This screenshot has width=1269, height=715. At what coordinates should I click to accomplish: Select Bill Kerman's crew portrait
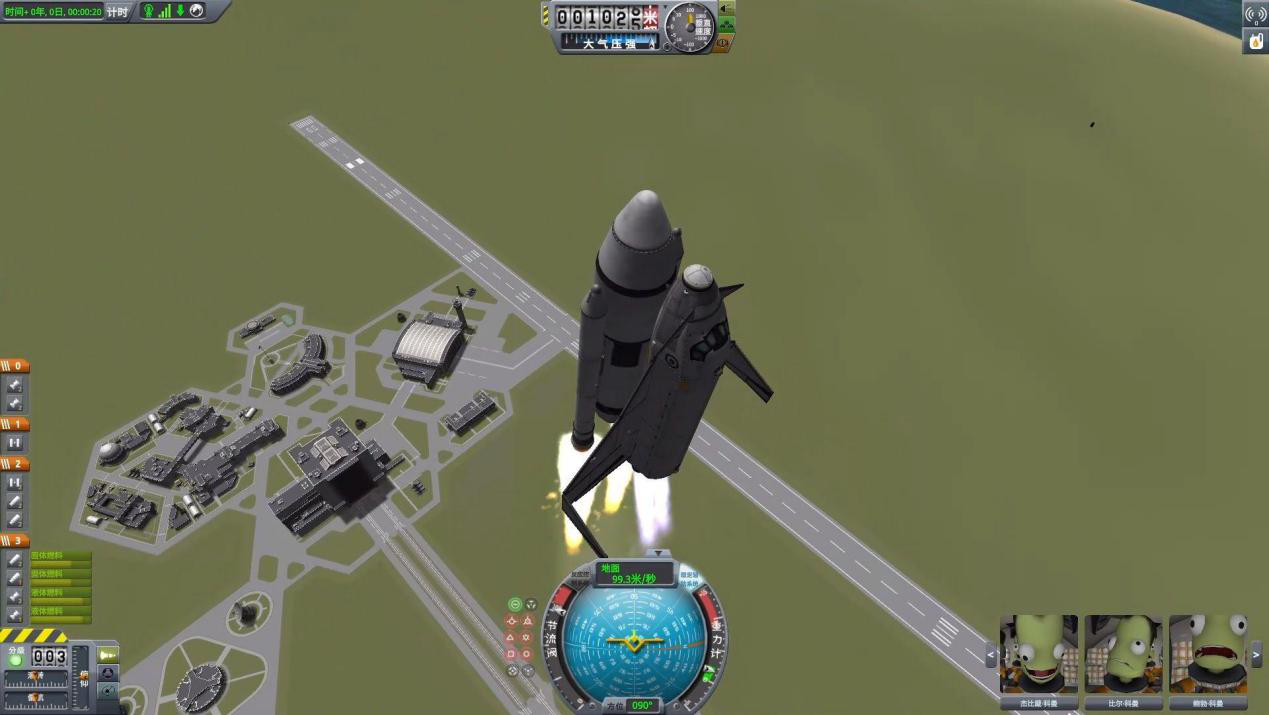(1123, 654)
